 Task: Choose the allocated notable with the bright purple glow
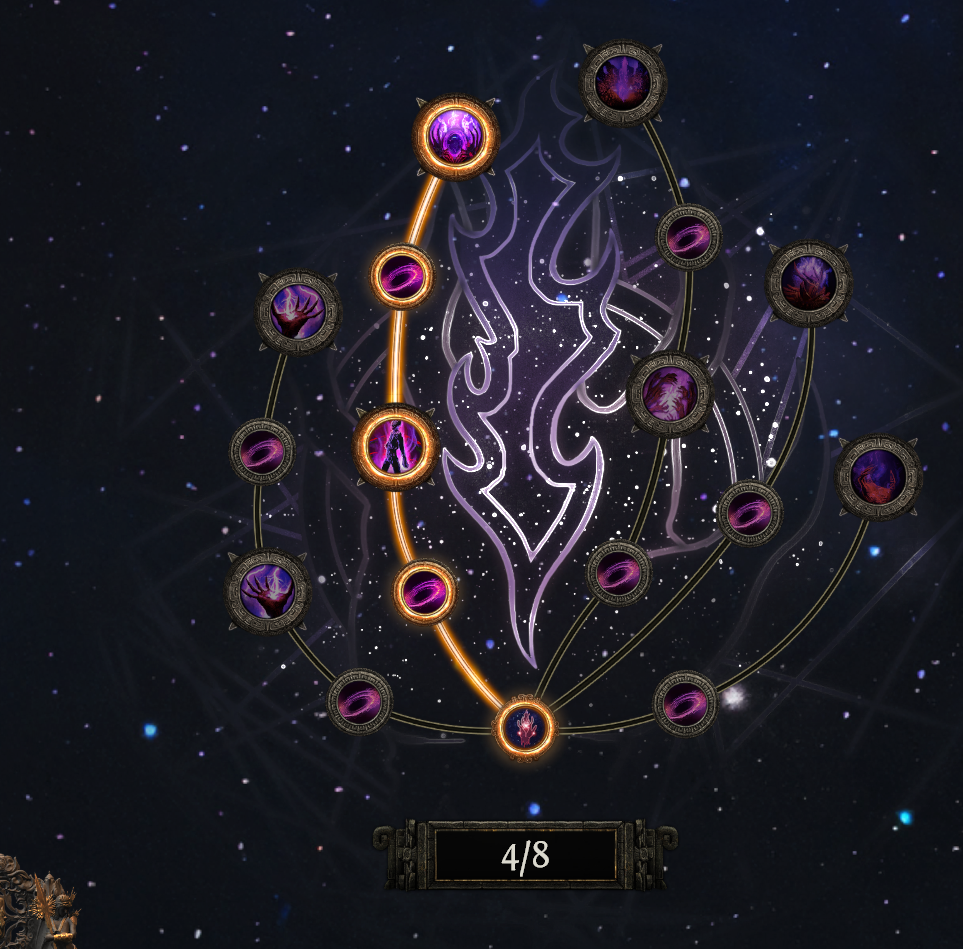tap(456, 137)
